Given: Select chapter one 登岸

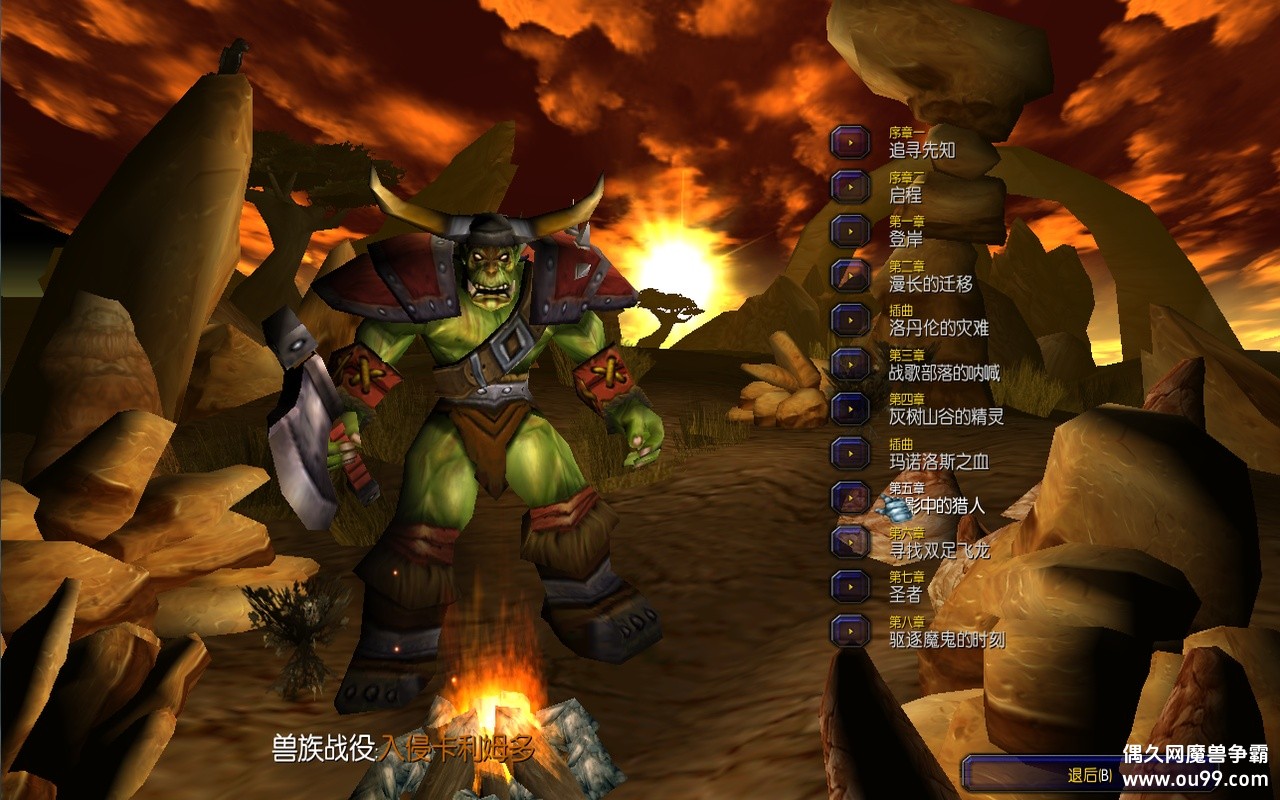Looking at the screenshot, I should 850,230.
